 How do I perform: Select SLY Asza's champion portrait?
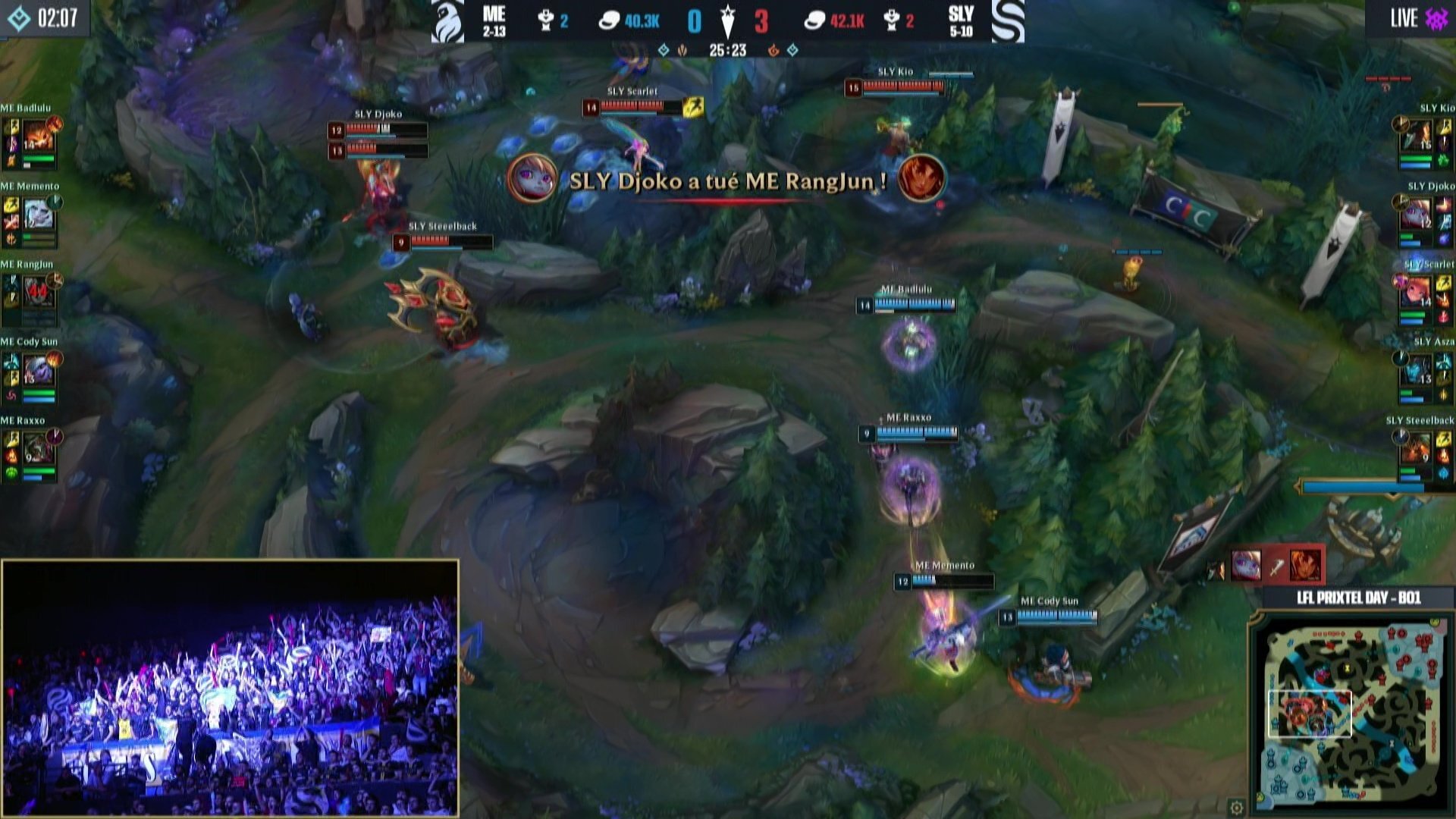1415,372
